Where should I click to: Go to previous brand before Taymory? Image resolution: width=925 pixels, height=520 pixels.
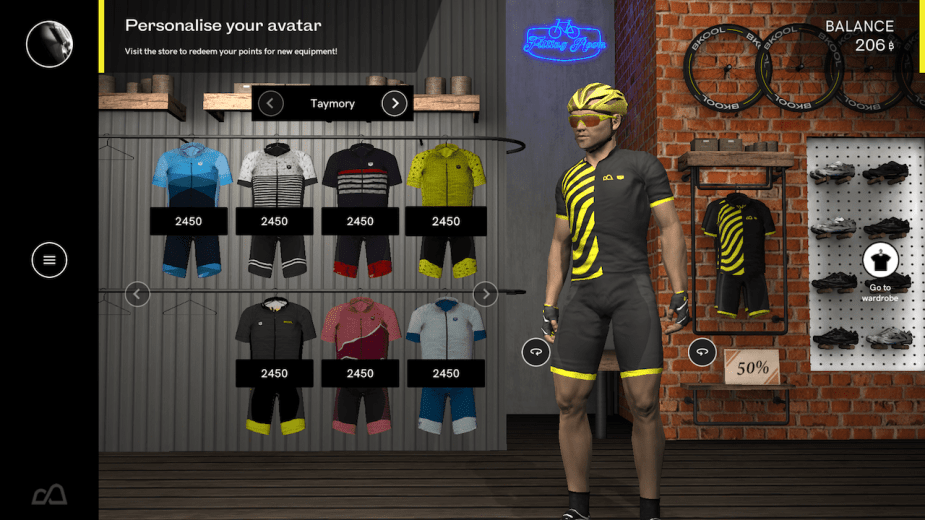point(270,103)
